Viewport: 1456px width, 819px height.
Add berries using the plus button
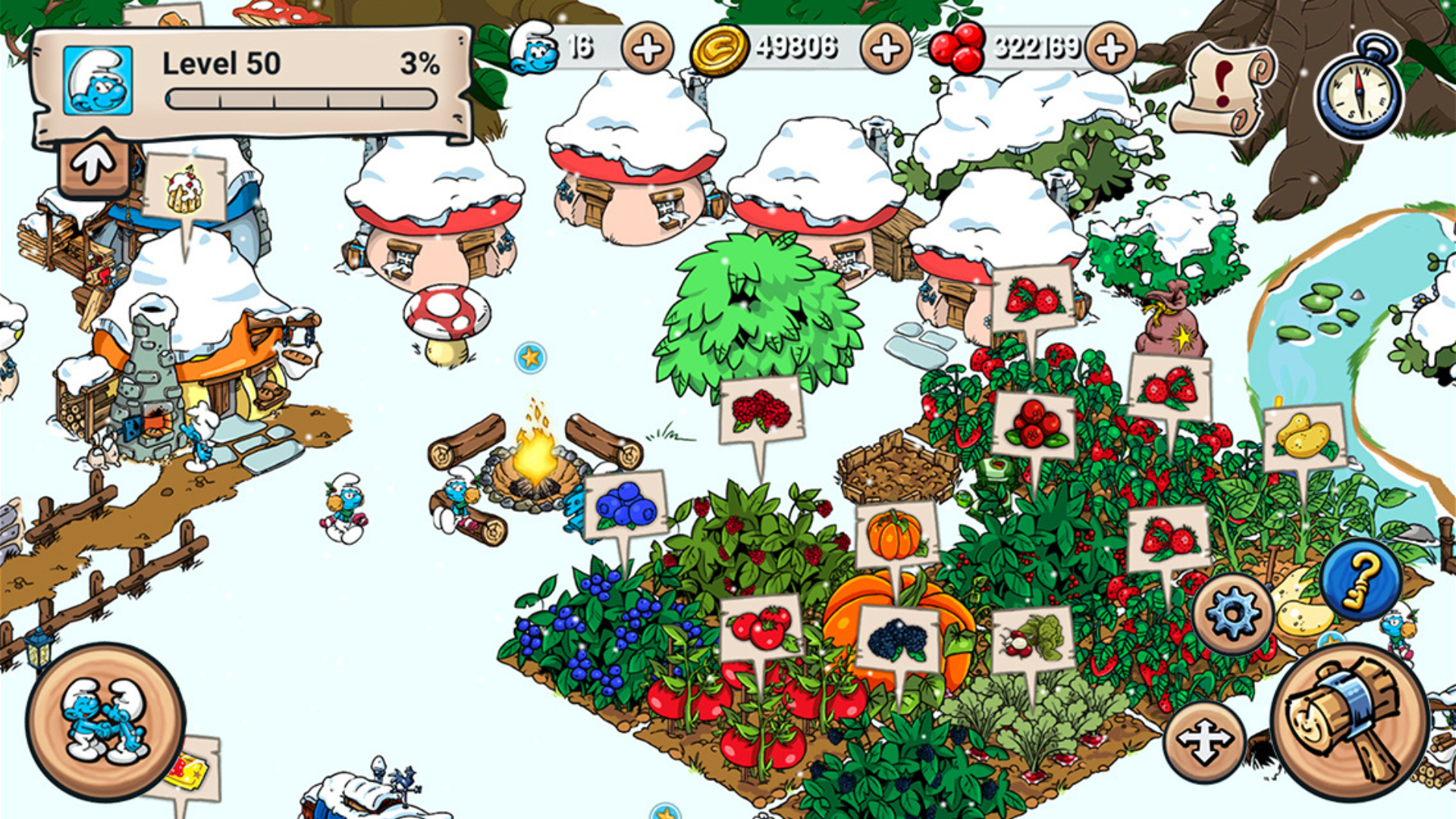[1111, 49]
